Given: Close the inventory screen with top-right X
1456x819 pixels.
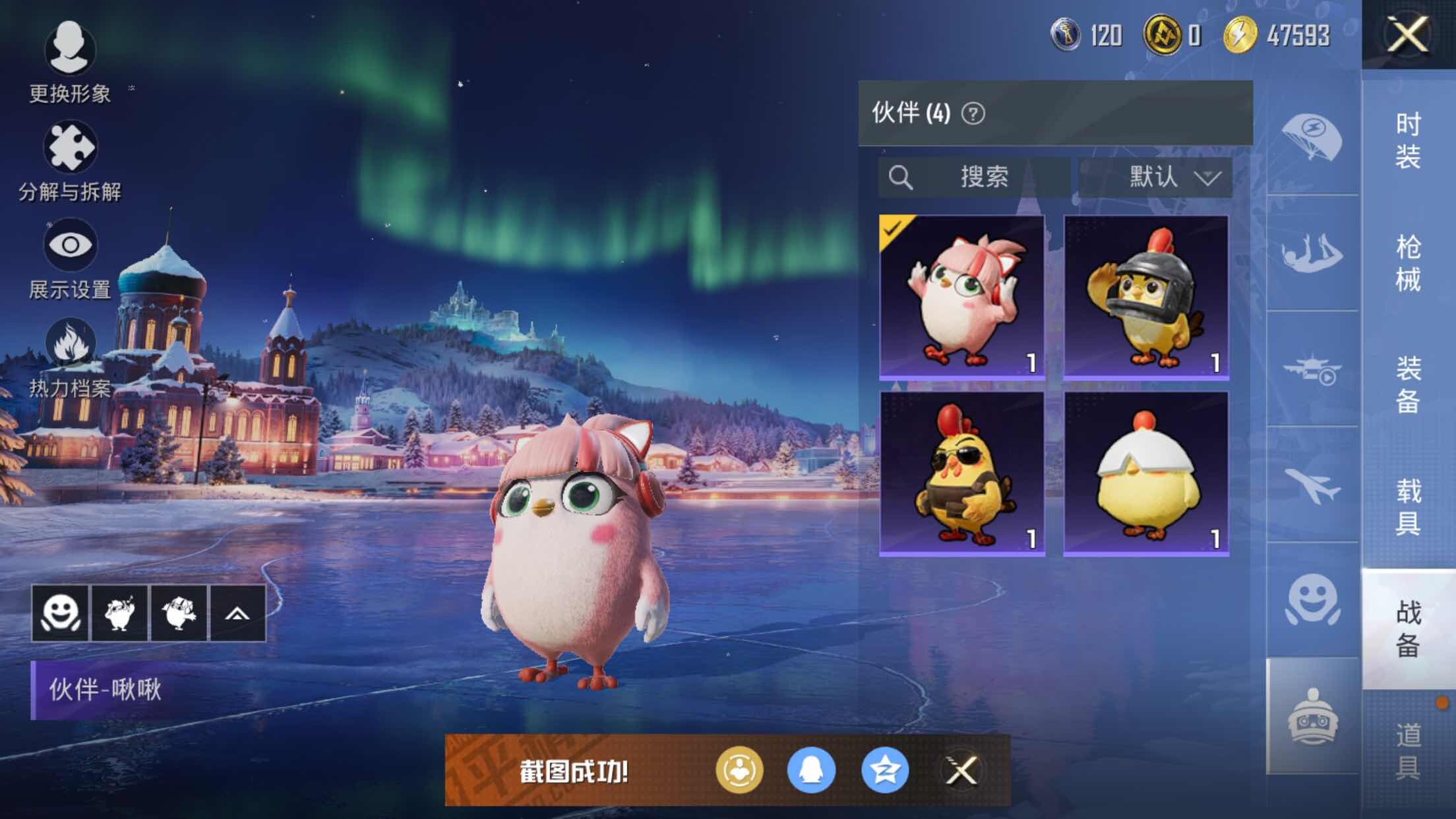Looking at the screenshot, I should 1408,34.
